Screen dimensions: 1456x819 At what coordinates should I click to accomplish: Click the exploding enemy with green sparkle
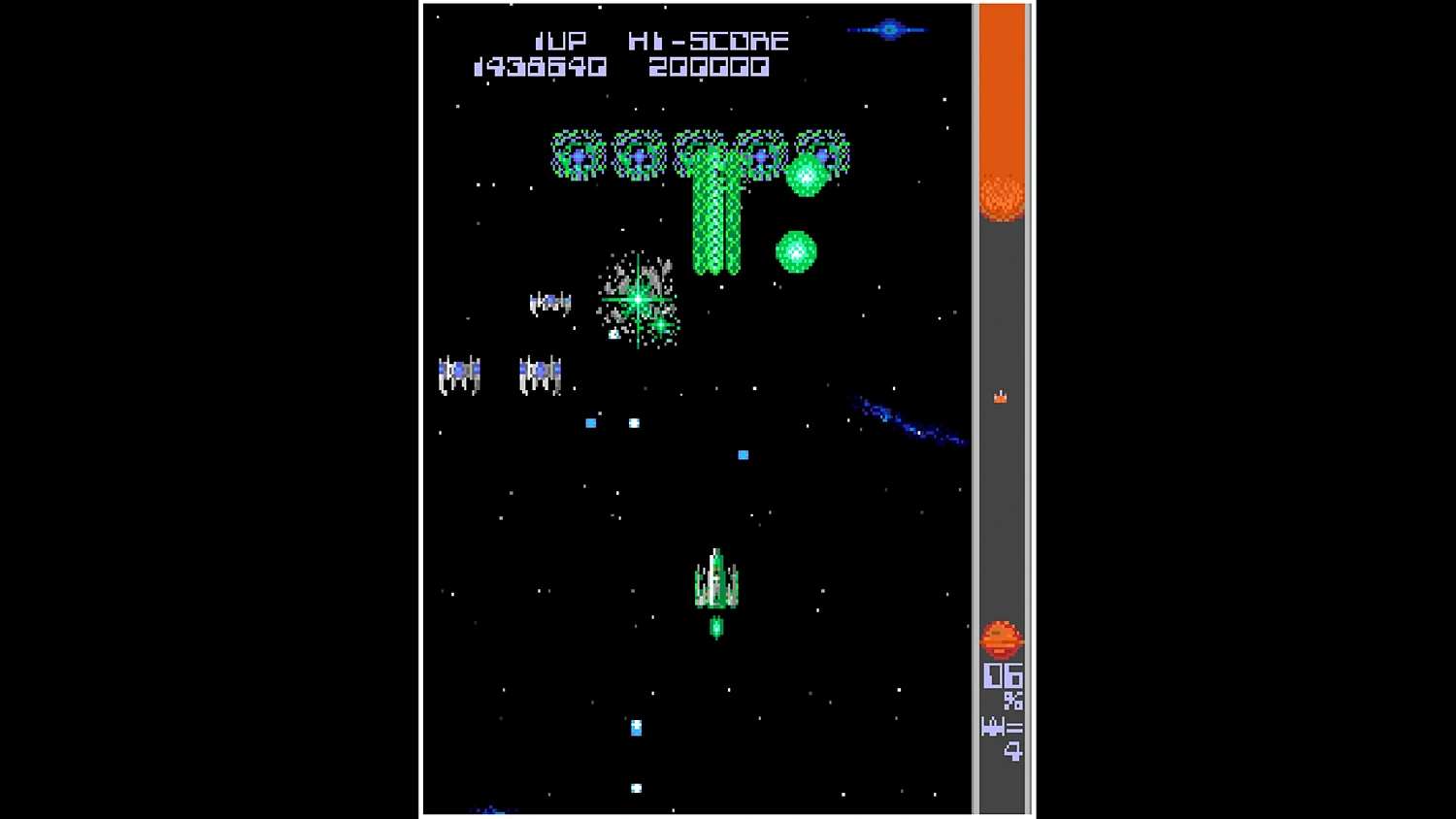[639, 301]
